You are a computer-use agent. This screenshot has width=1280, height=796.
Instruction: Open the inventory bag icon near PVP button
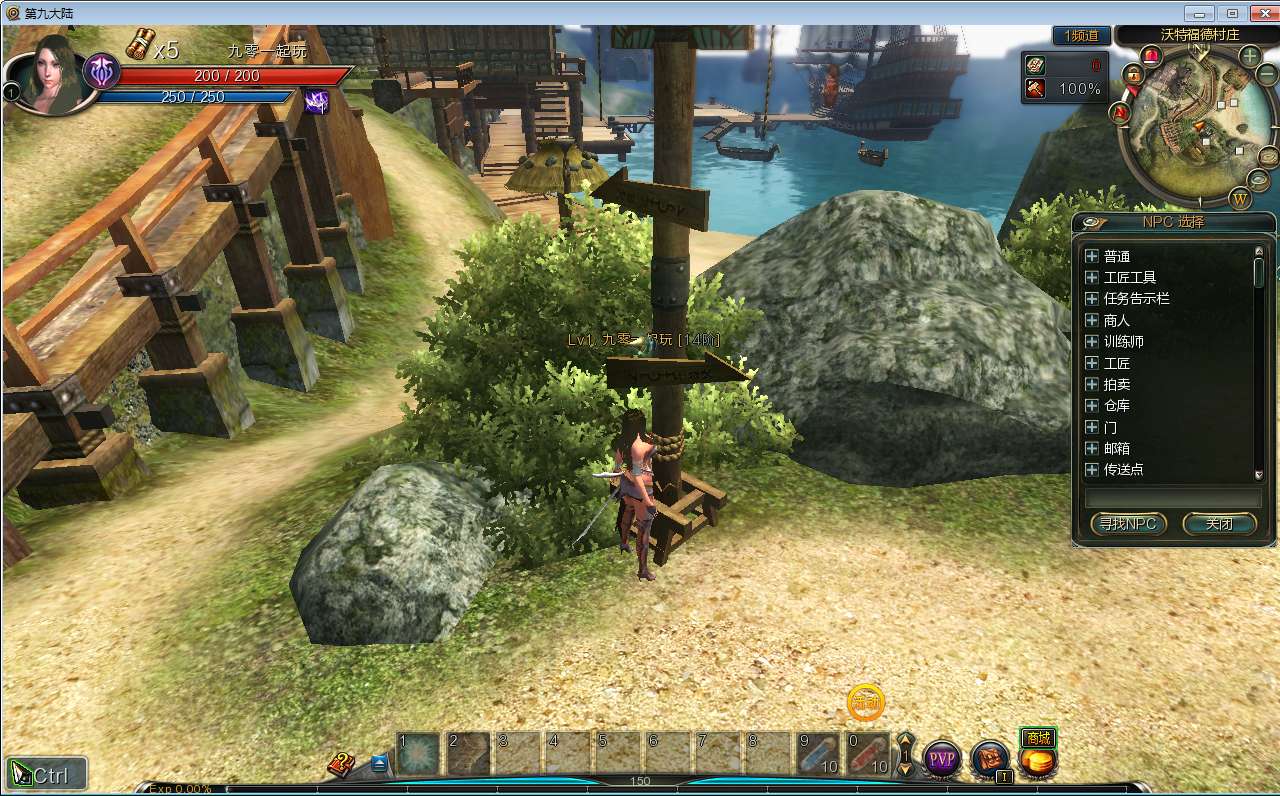988,760
